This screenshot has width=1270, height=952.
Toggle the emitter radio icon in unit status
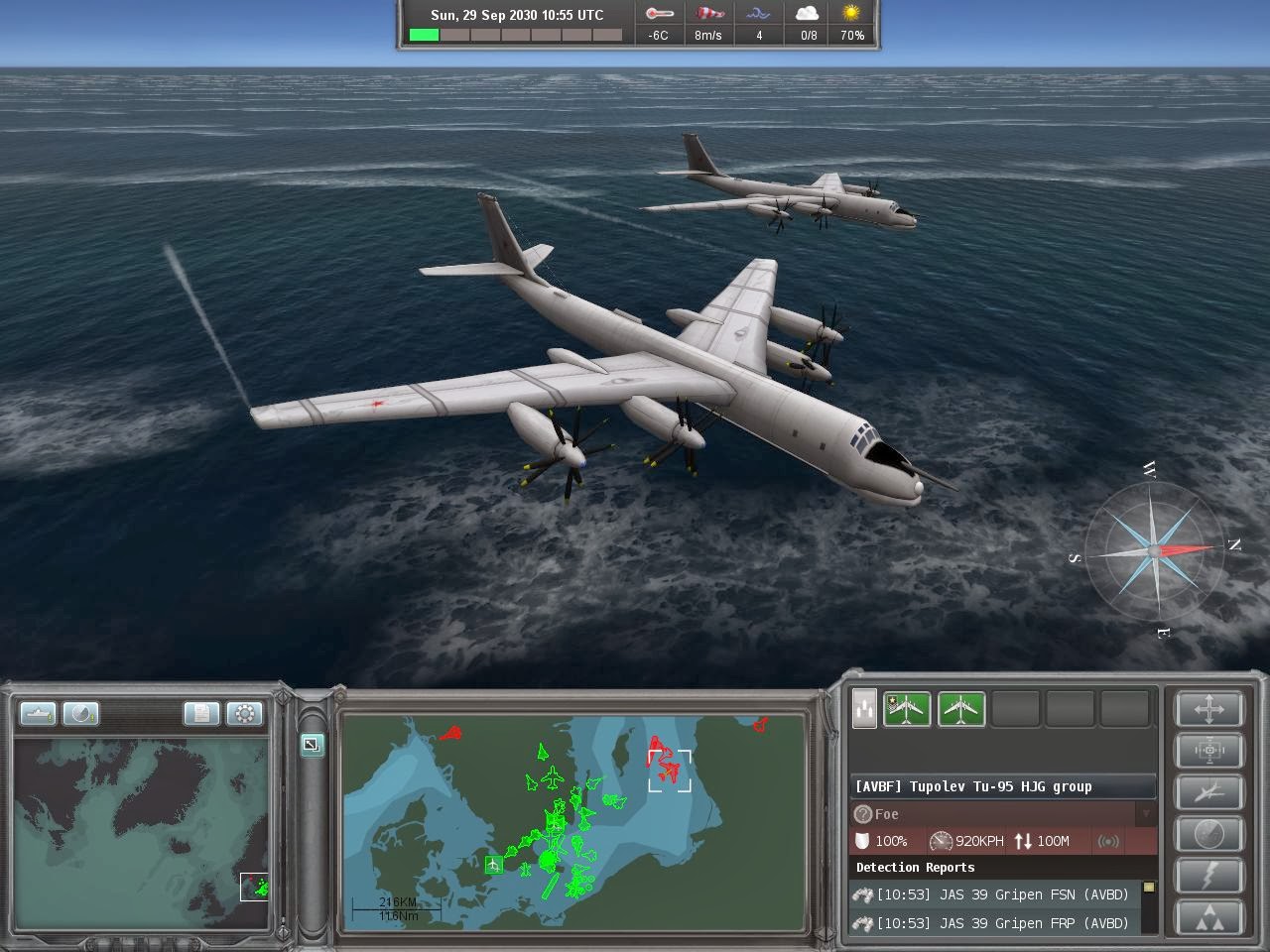pyautogui.click(x=1109, y=841)
